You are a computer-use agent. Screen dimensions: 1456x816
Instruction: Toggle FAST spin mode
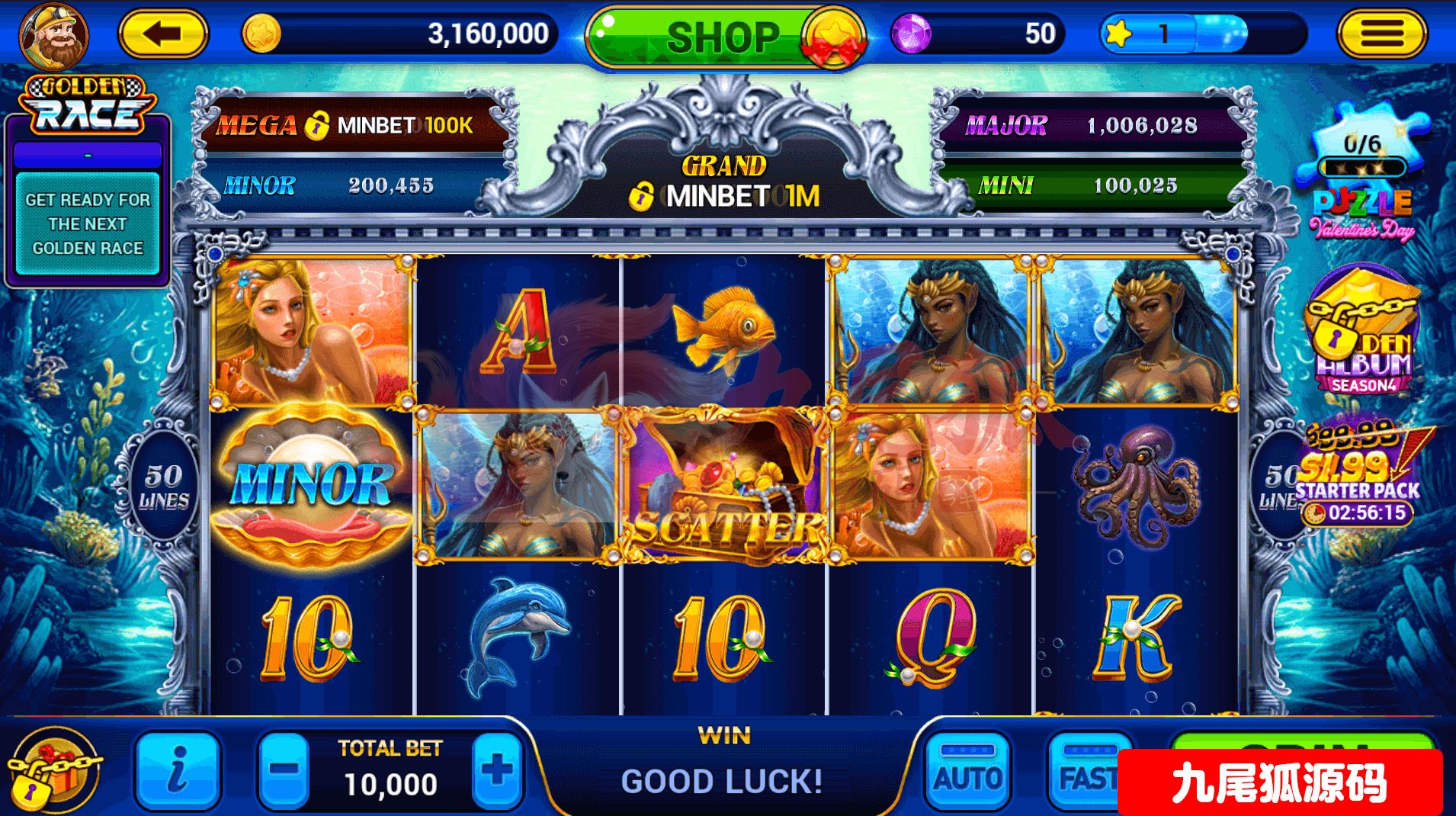tap(1086, 772)
